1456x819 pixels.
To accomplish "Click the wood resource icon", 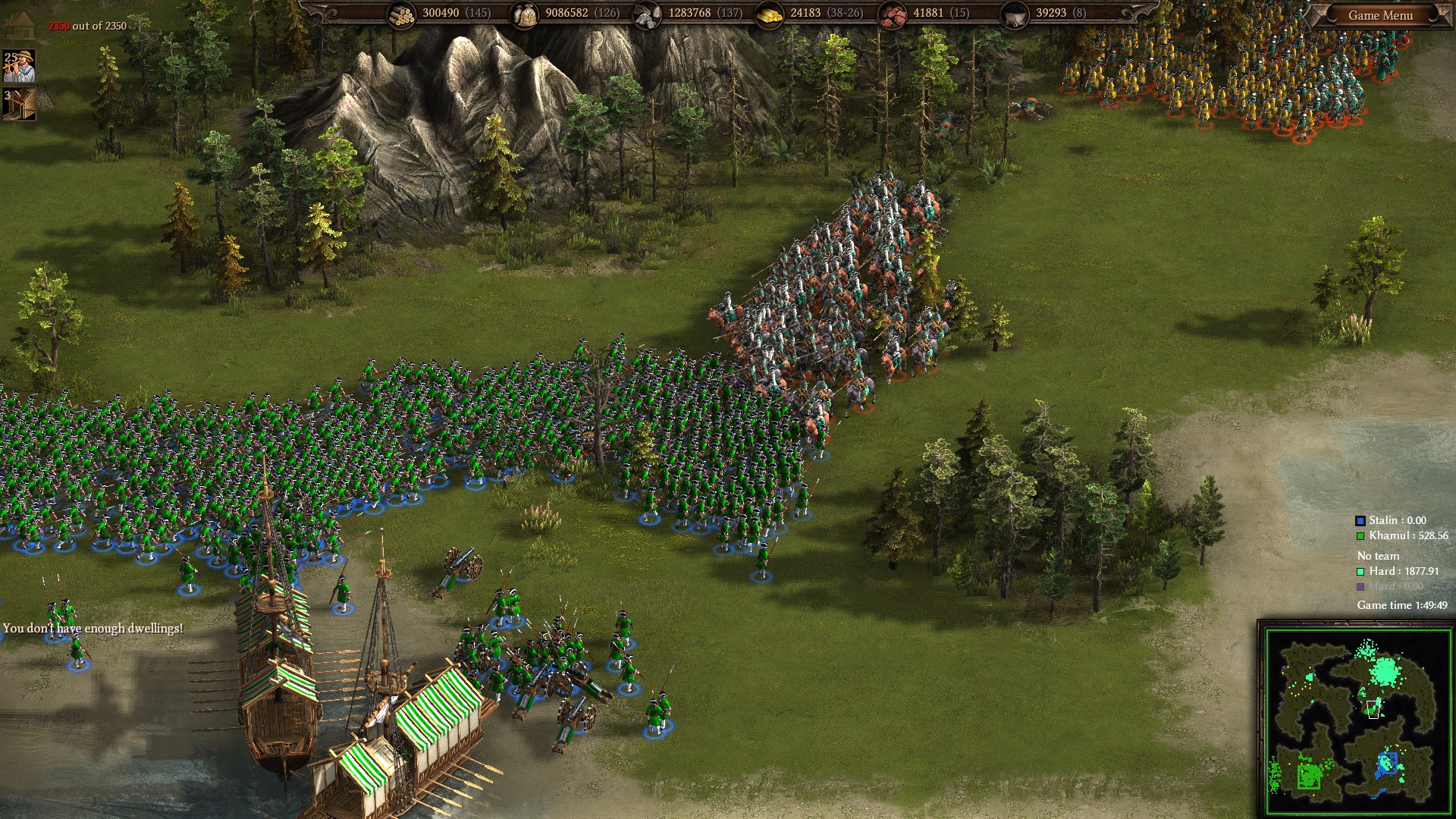I will [400, 14].
